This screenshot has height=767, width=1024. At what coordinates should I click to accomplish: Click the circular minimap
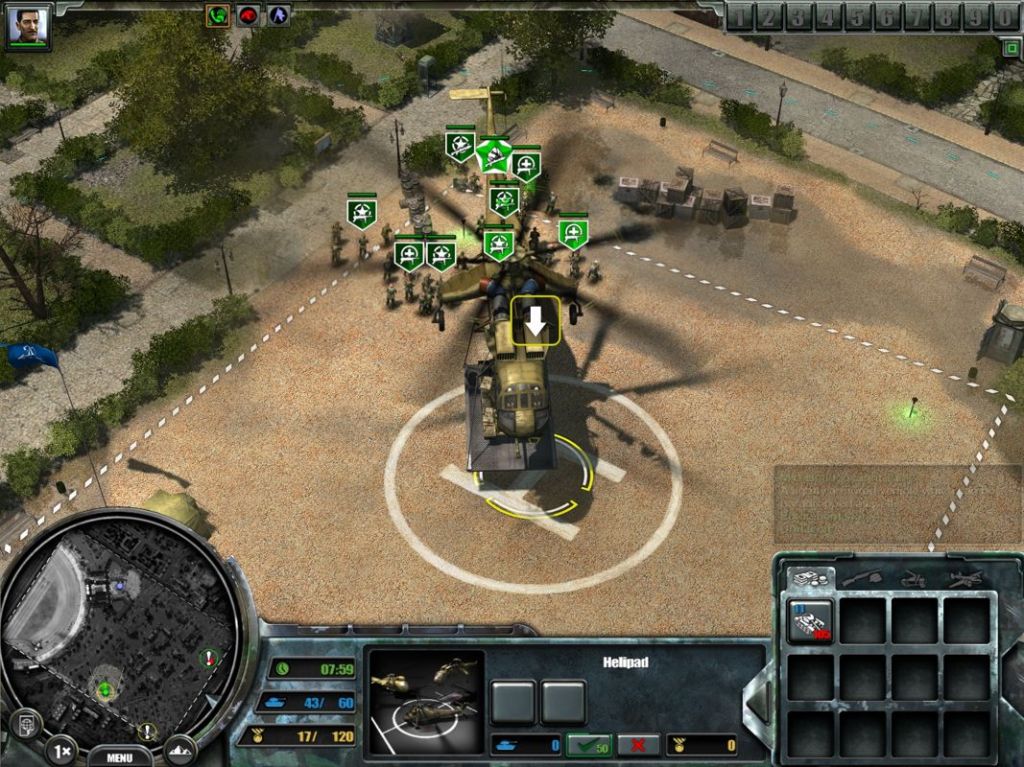click(x=120, y=632)
